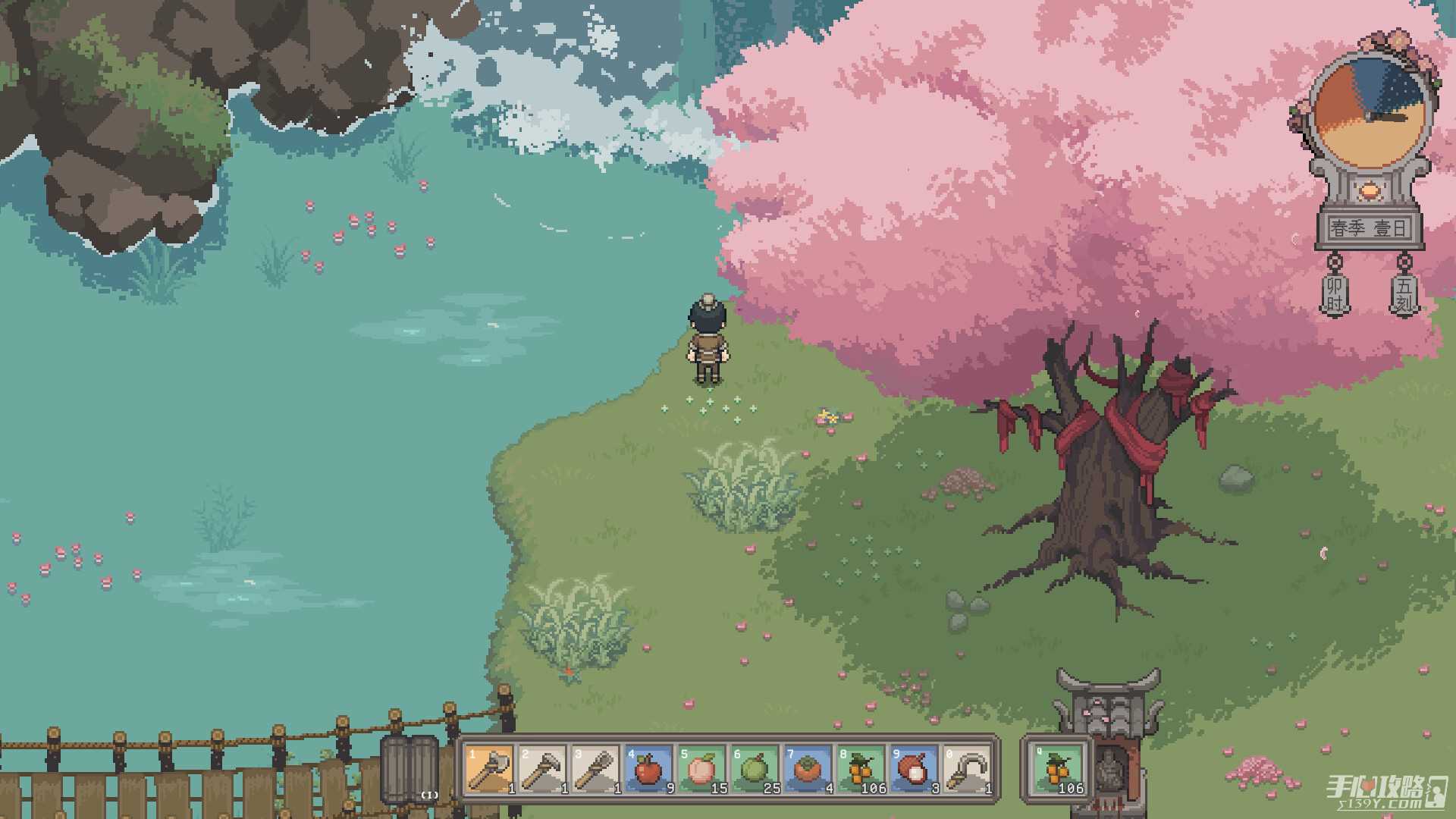Image resolution: width=1456 pixels, height=819 pixels.
Task: Select the orange fruit branch in slot 8
Action: coord(861,770)
